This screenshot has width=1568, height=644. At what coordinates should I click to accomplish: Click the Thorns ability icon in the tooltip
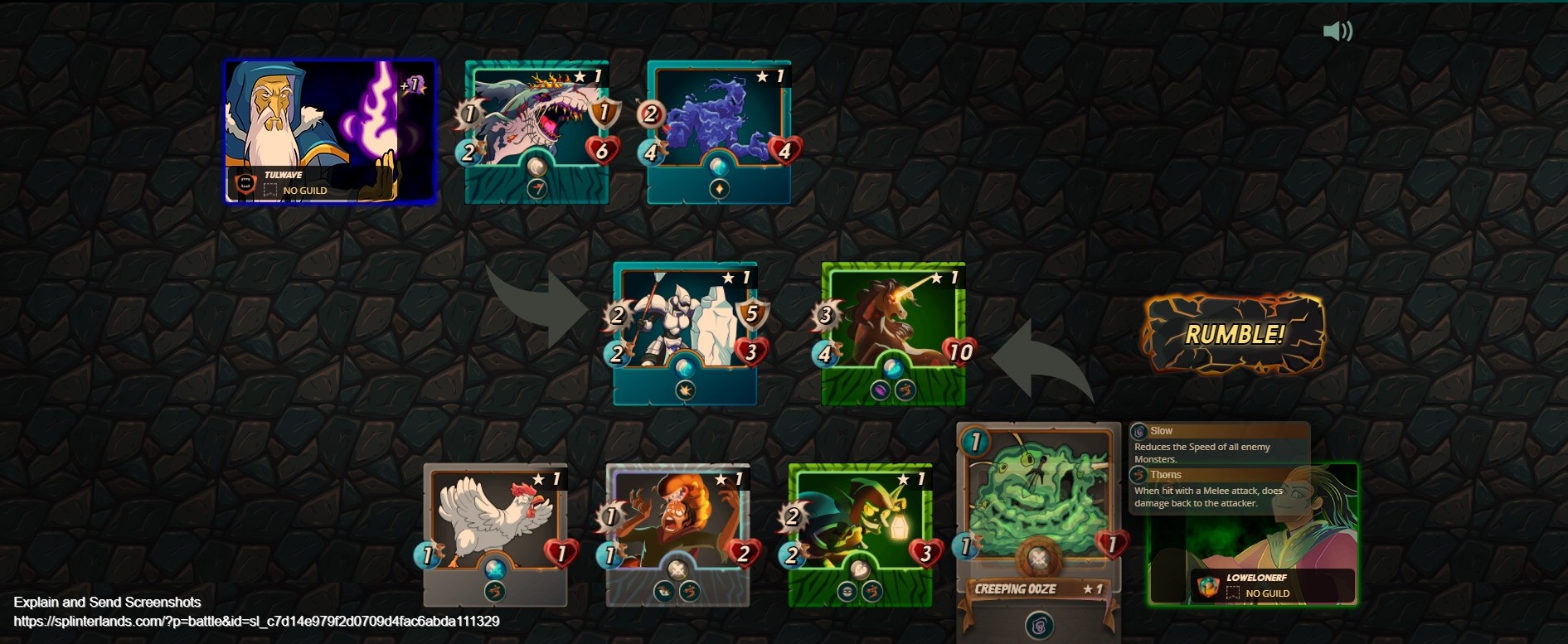(x=1141, y=474)
